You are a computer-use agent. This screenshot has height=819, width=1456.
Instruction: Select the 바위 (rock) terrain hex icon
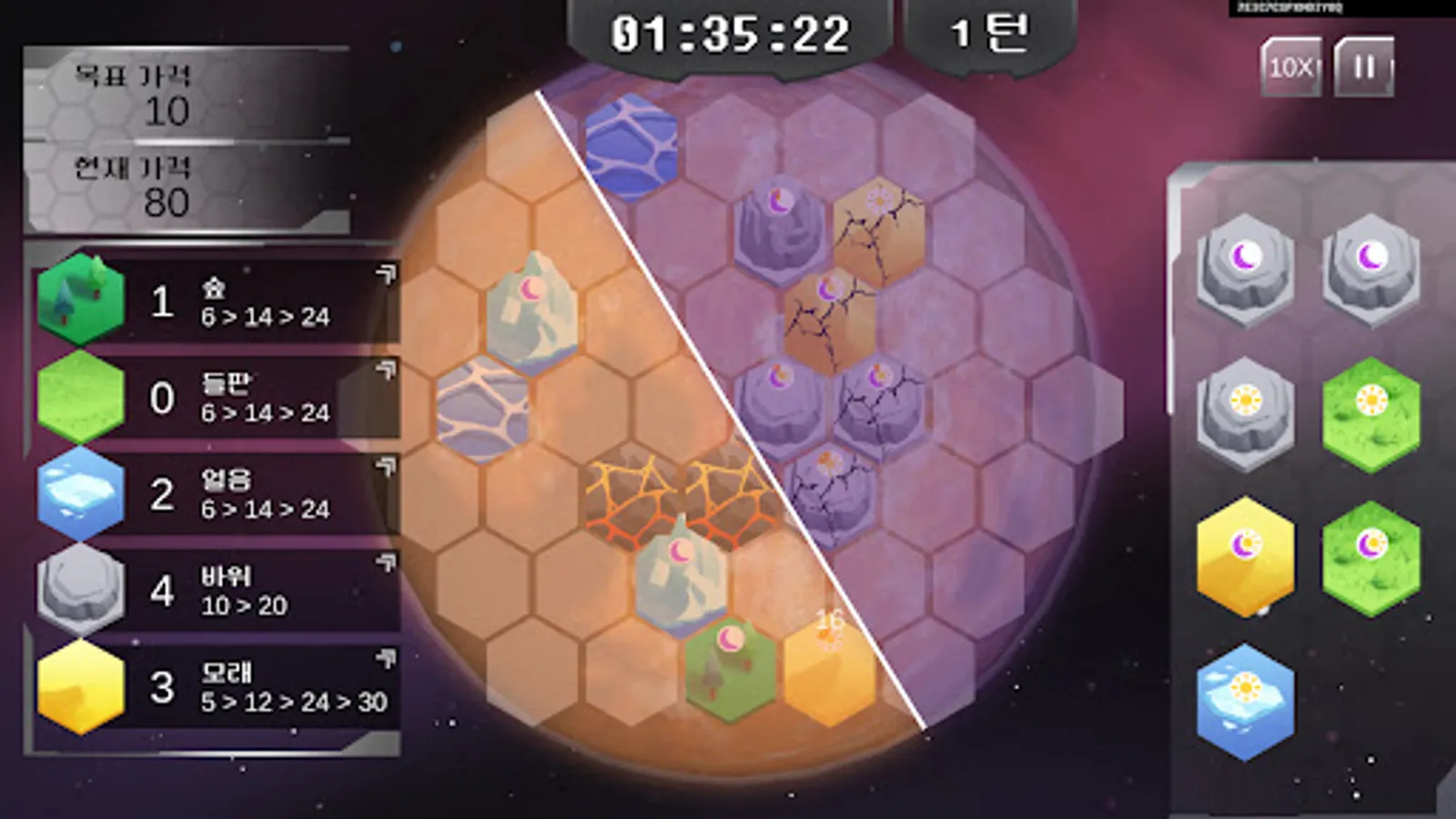tap(80, 587)
